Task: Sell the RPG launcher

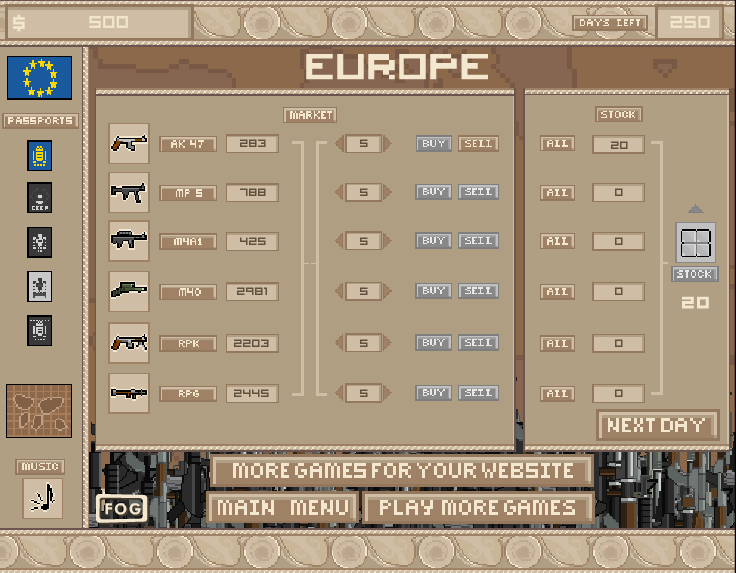Action: 478,393
